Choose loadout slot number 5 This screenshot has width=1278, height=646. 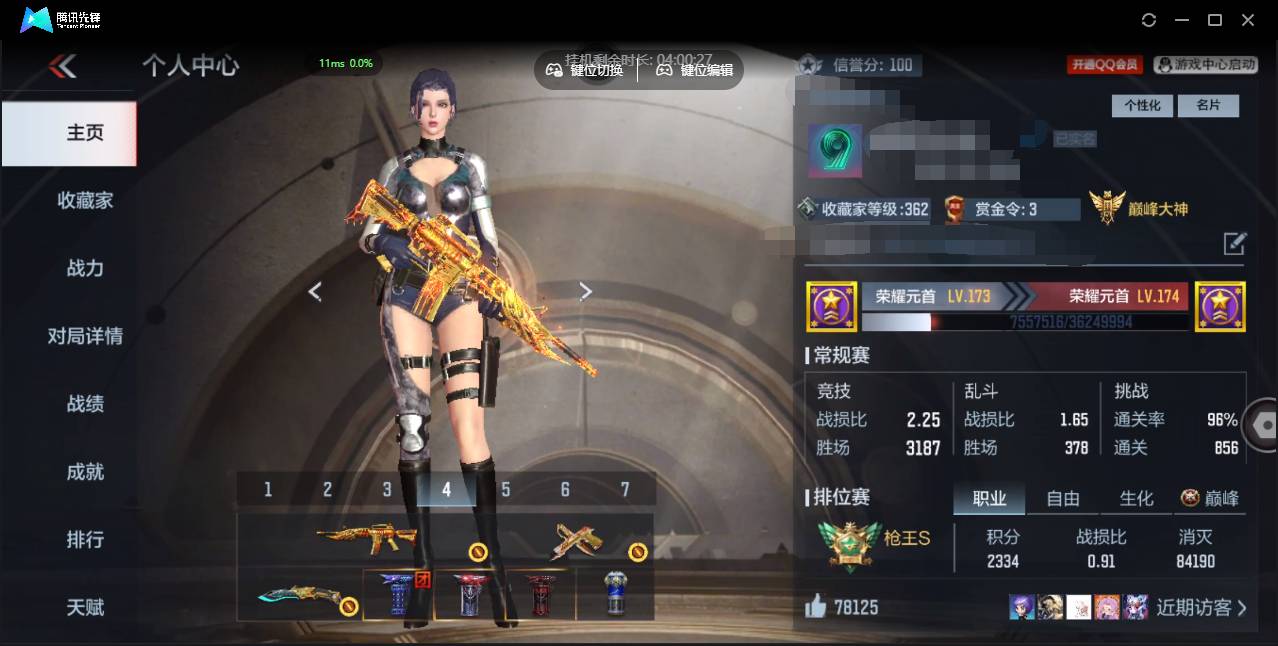tap(506, 489)
